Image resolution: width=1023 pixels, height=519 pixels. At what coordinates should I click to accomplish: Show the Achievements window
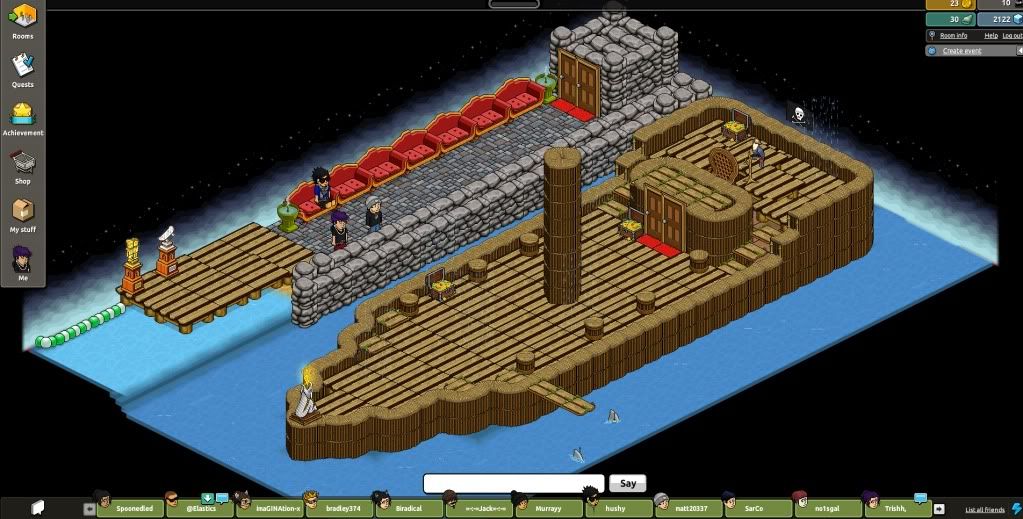(22, 117)
